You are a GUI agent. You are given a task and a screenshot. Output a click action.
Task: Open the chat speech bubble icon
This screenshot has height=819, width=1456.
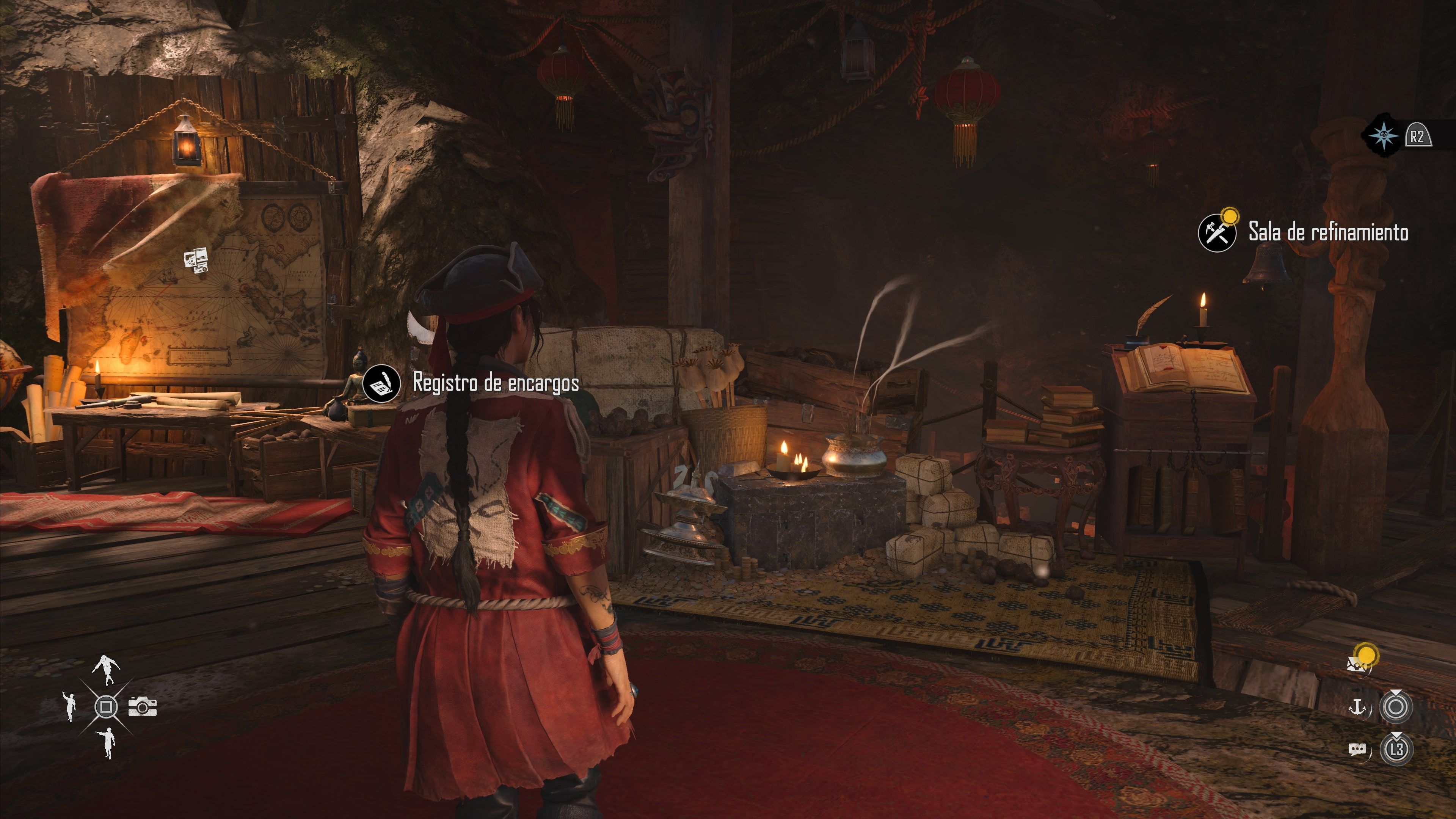tap(1357, 750)
